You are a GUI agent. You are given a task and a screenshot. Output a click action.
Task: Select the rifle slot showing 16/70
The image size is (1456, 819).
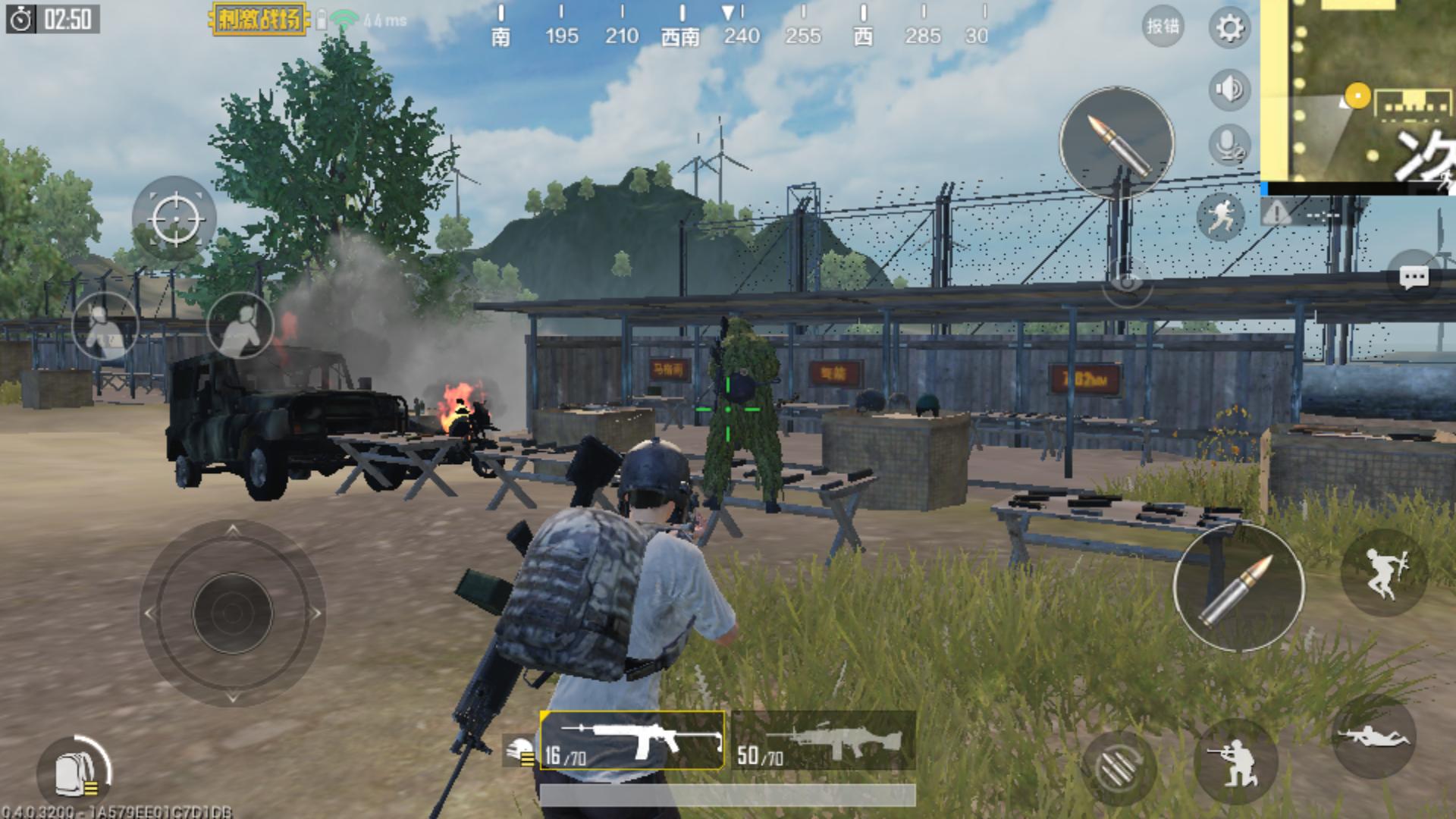pyautogui.click(x=632, y=741)
